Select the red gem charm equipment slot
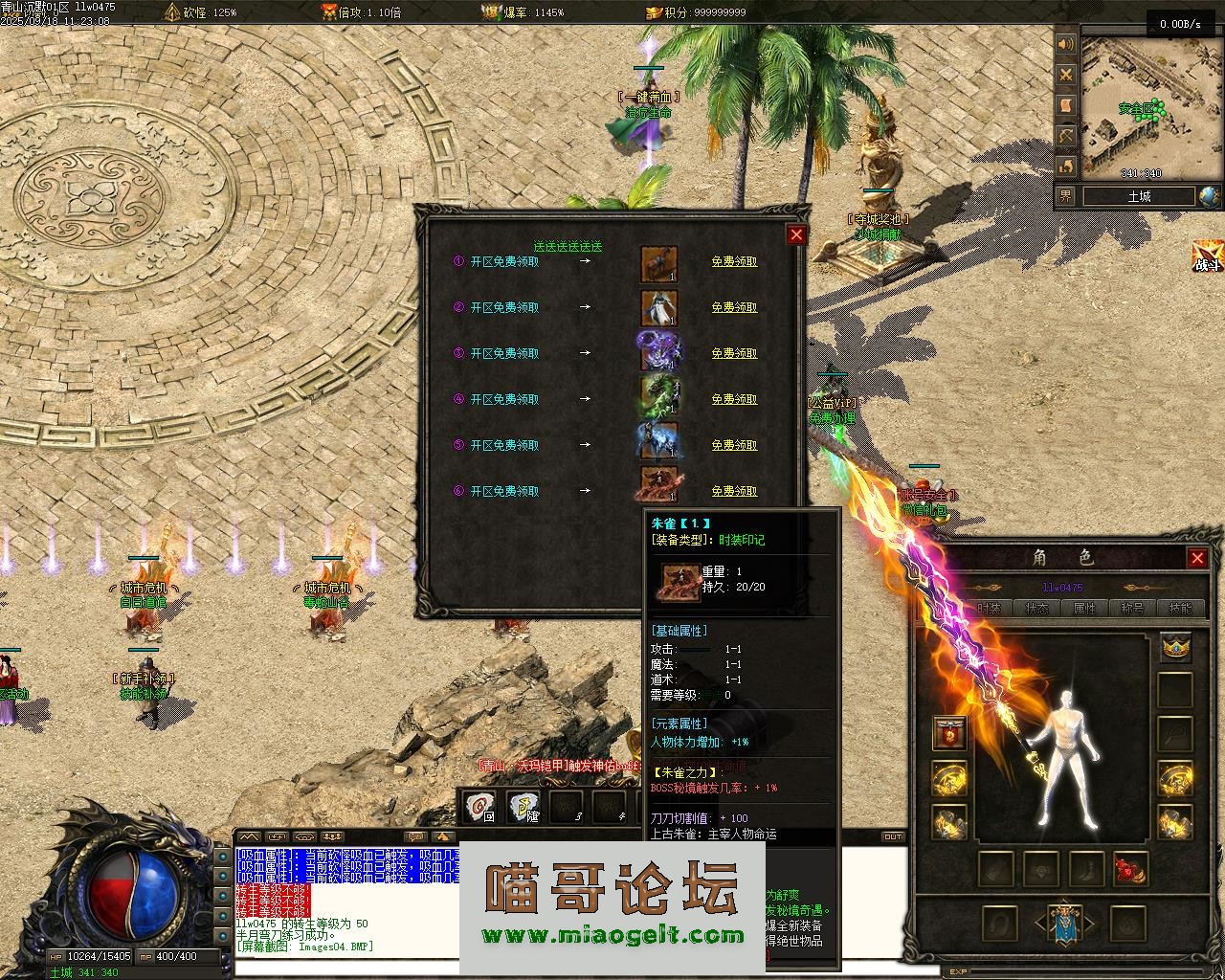Image resolution: width=1225 pixels, height=980 pixels. [1130, 869]
